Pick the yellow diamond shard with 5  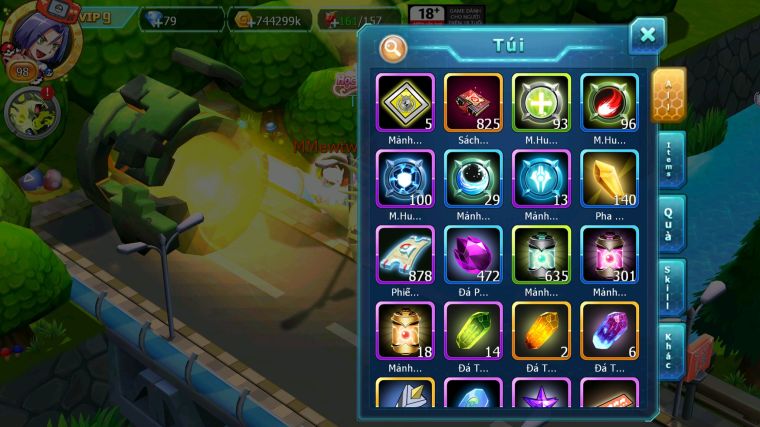(x=405, y=103)
